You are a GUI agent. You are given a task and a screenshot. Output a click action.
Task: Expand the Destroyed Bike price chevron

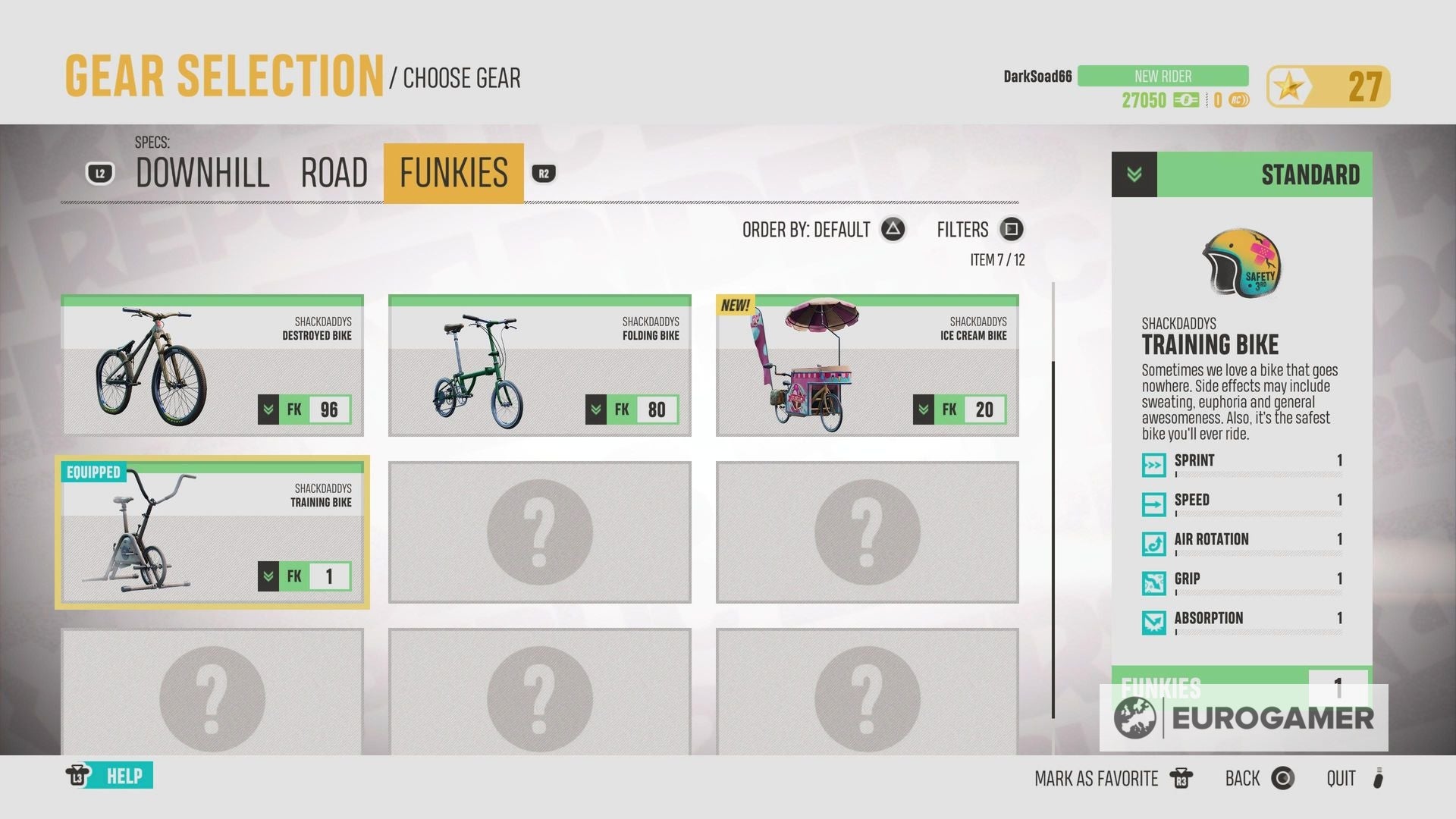point(267,409)
